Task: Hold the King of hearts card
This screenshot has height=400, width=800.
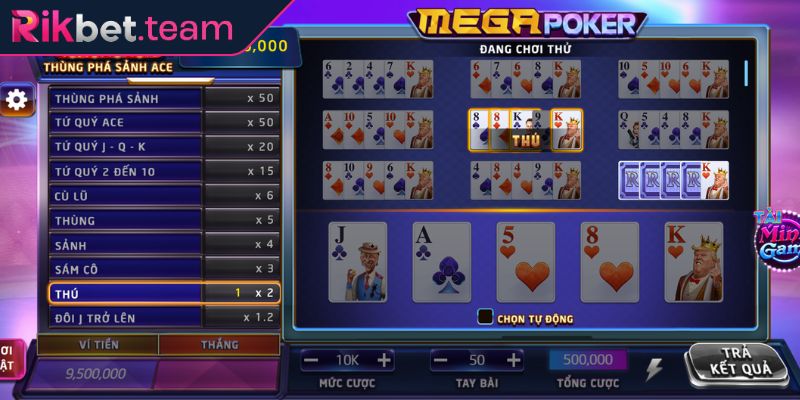Action: (694, 262)
